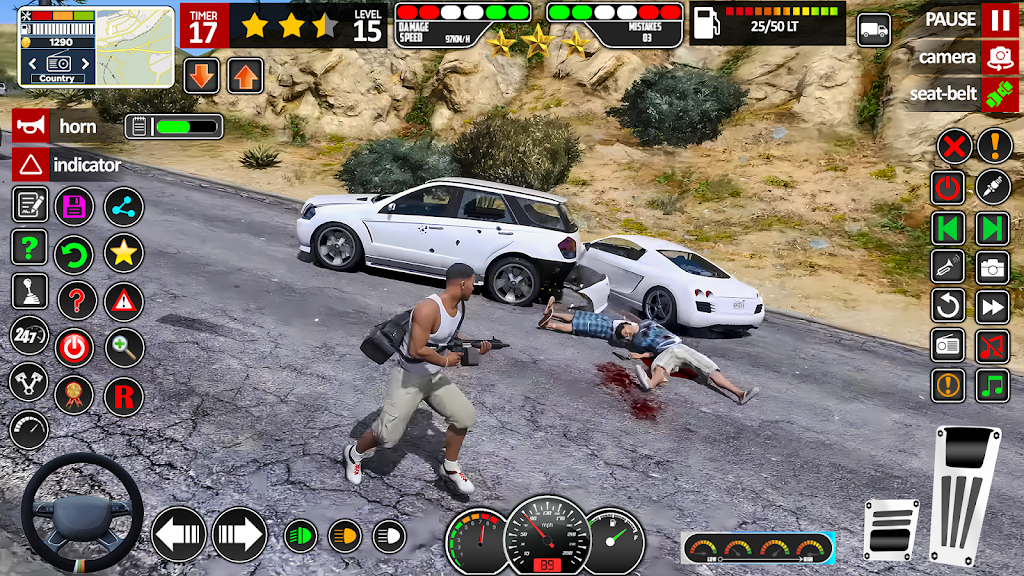Select the red R reverse button

(124, 396)
